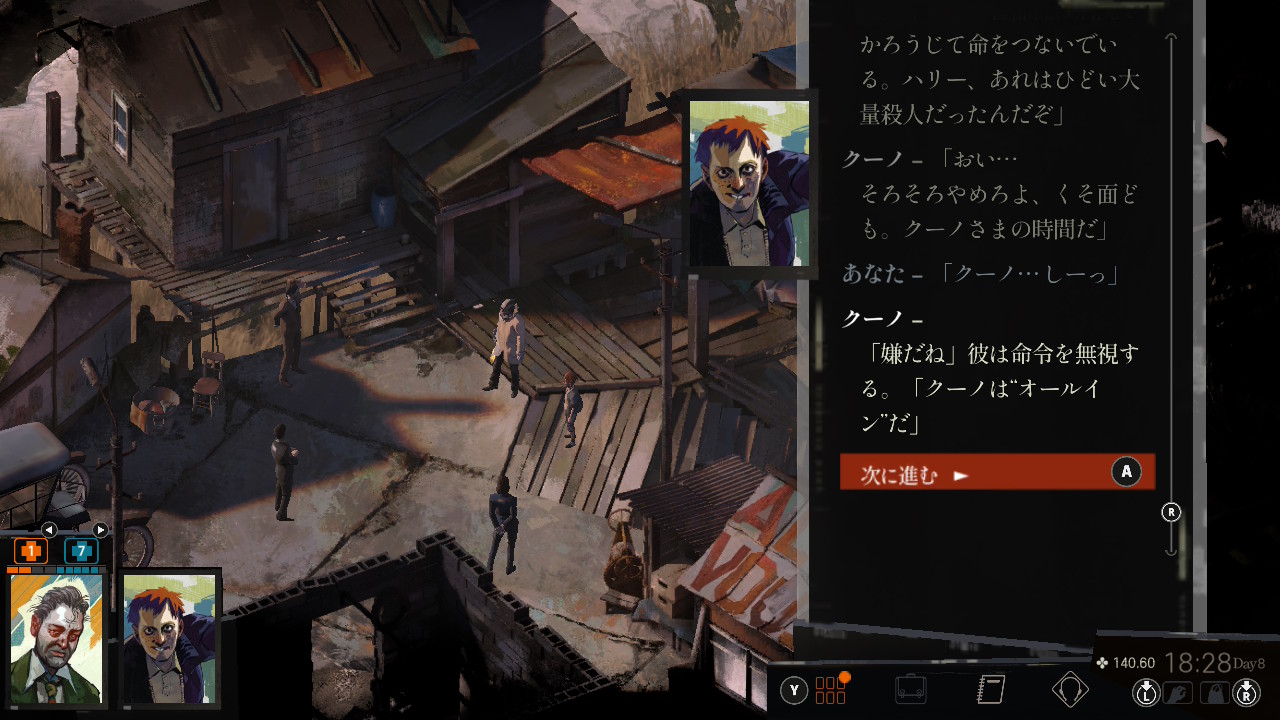Image resolution: width=1280 pixels, height=720 pixels.
Task: Open the briefcase inventory icon
Action: pyautogui.click(x=910, y=690)
